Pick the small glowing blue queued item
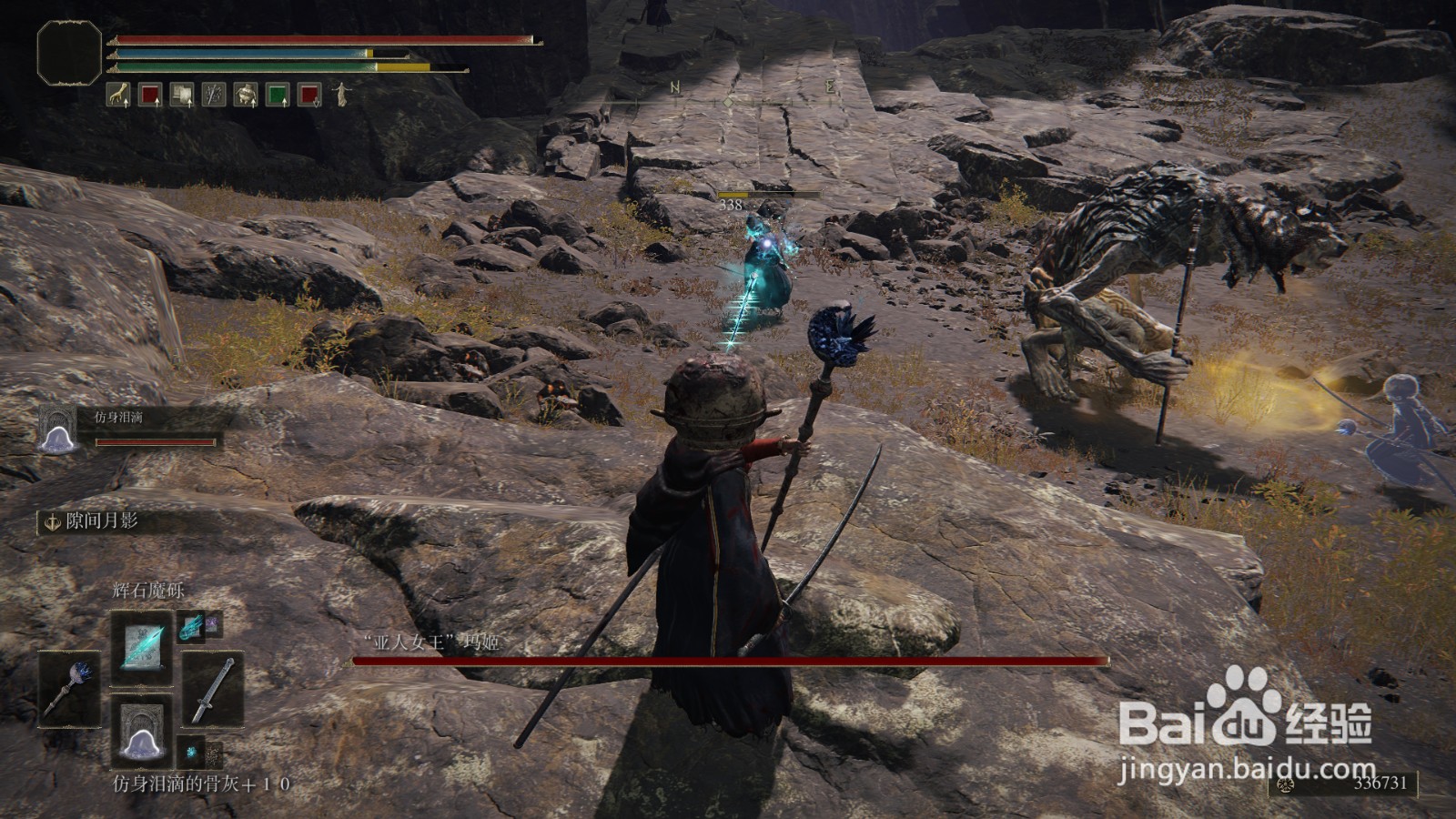 tap(191, 753)
